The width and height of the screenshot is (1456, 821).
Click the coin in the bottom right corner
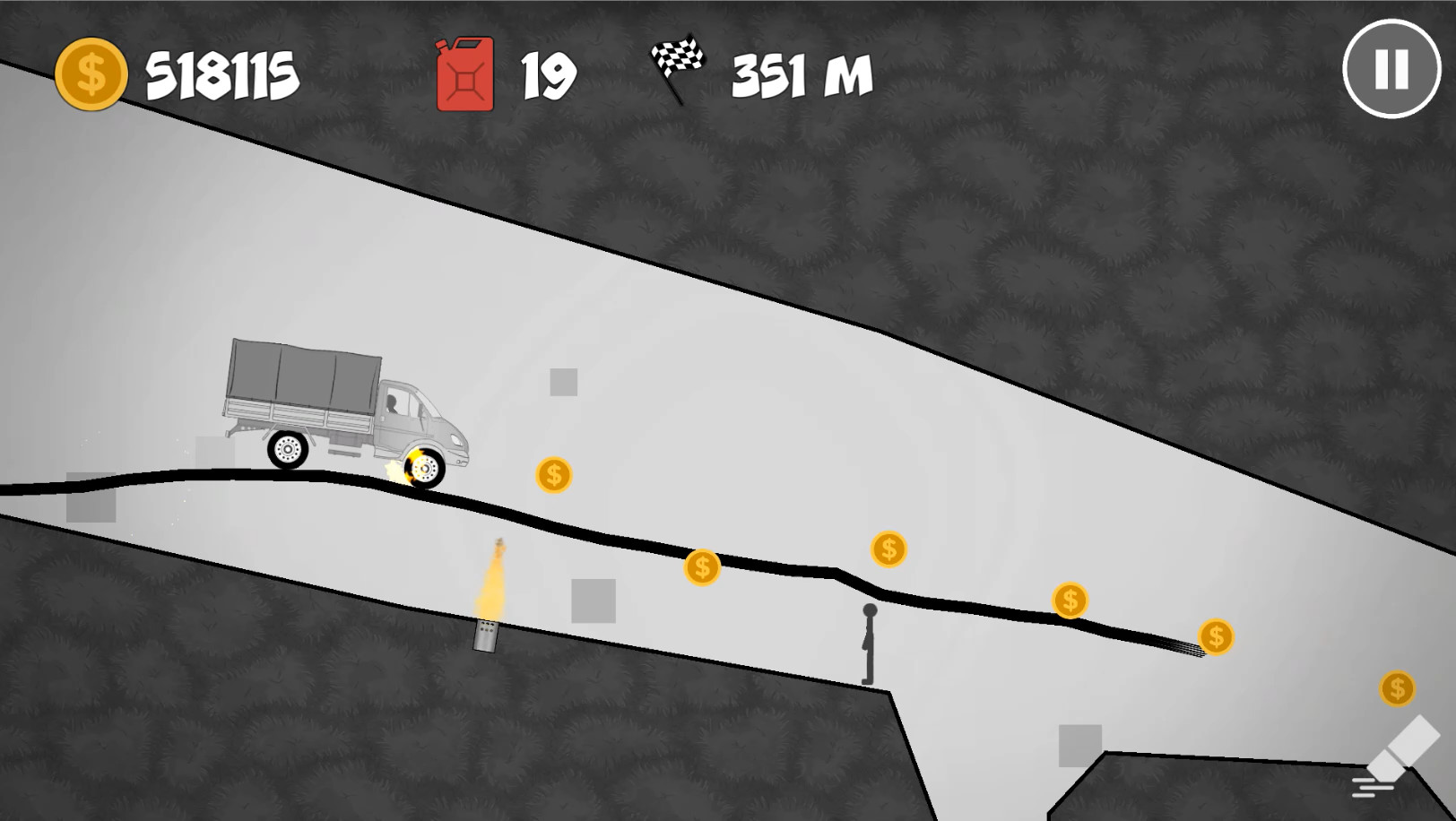pyautogui.click(x=1397, y=688)
